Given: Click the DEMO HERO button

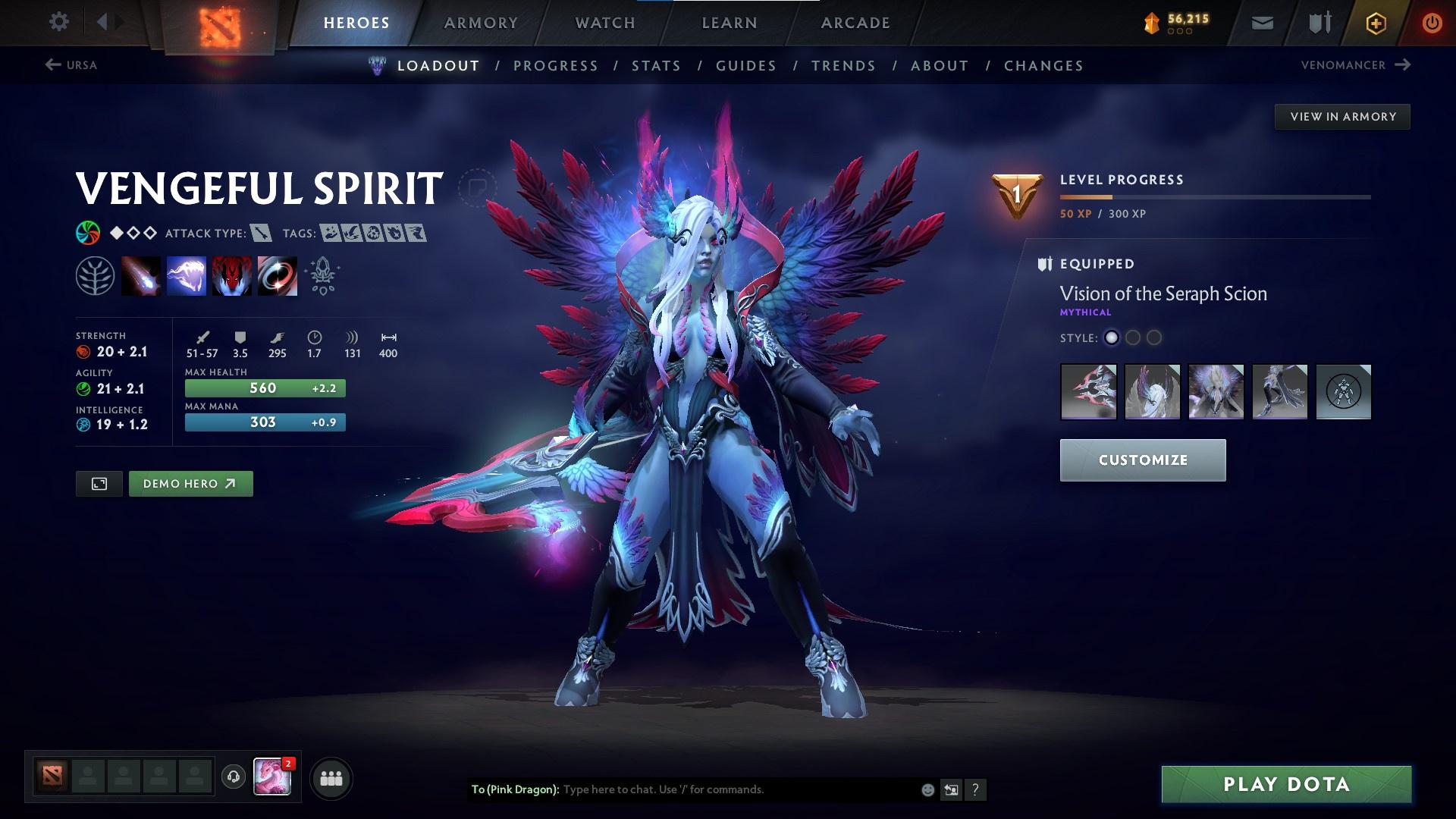Looking at the screenshot, I should tap(190, 483).
